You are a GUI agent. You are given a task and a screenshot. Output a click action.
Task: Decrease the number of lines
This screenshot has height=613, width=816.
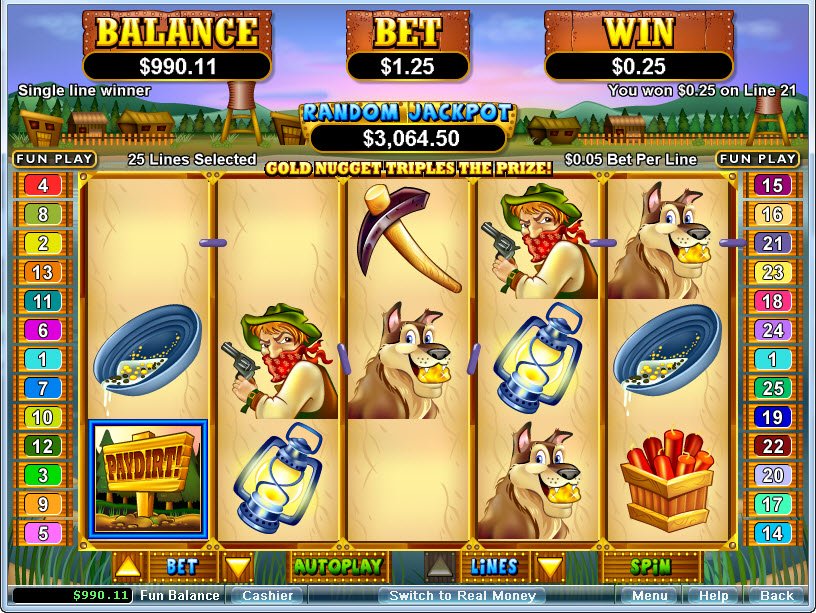pos(550,567)
